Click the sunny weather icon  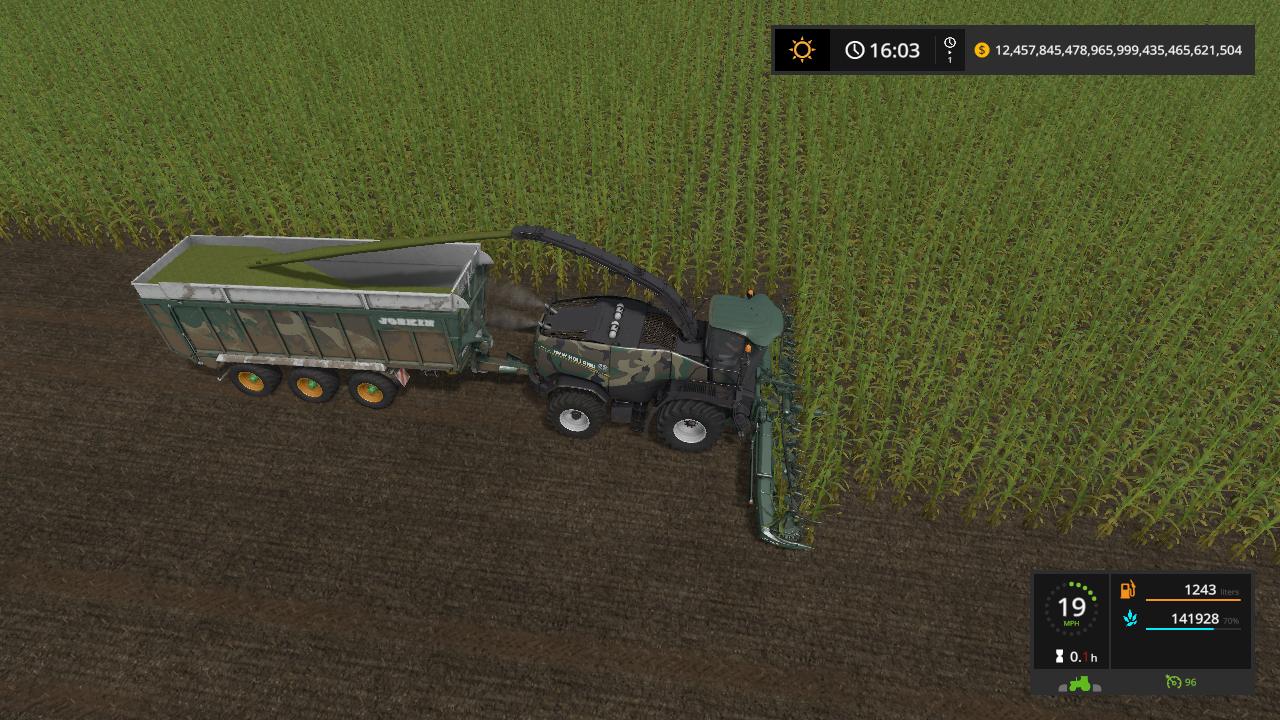[801, 50]
